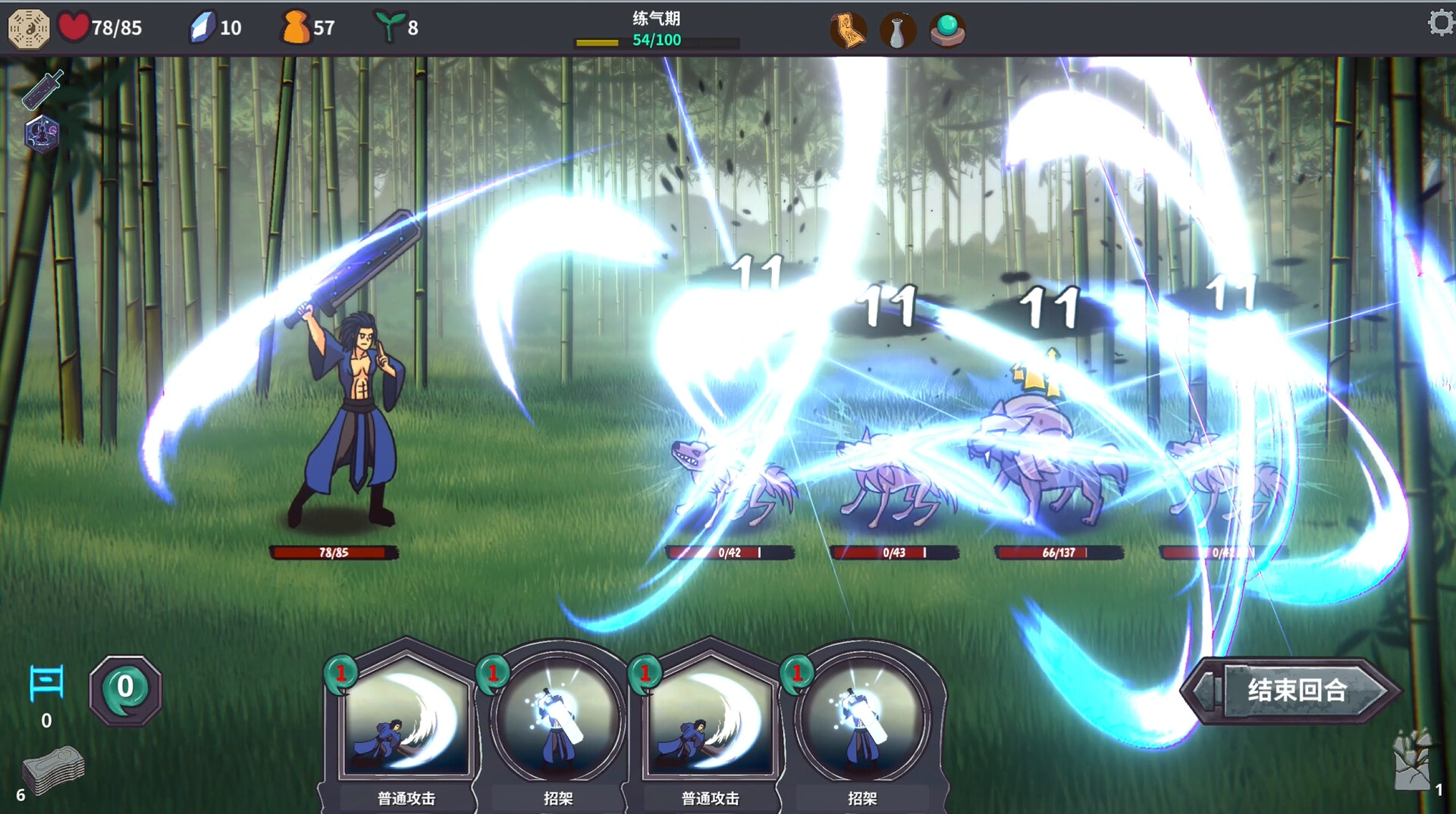The image size is (1456, 814).
Task: Open the money pouch icon showing 57
Action: pos(294,27)
